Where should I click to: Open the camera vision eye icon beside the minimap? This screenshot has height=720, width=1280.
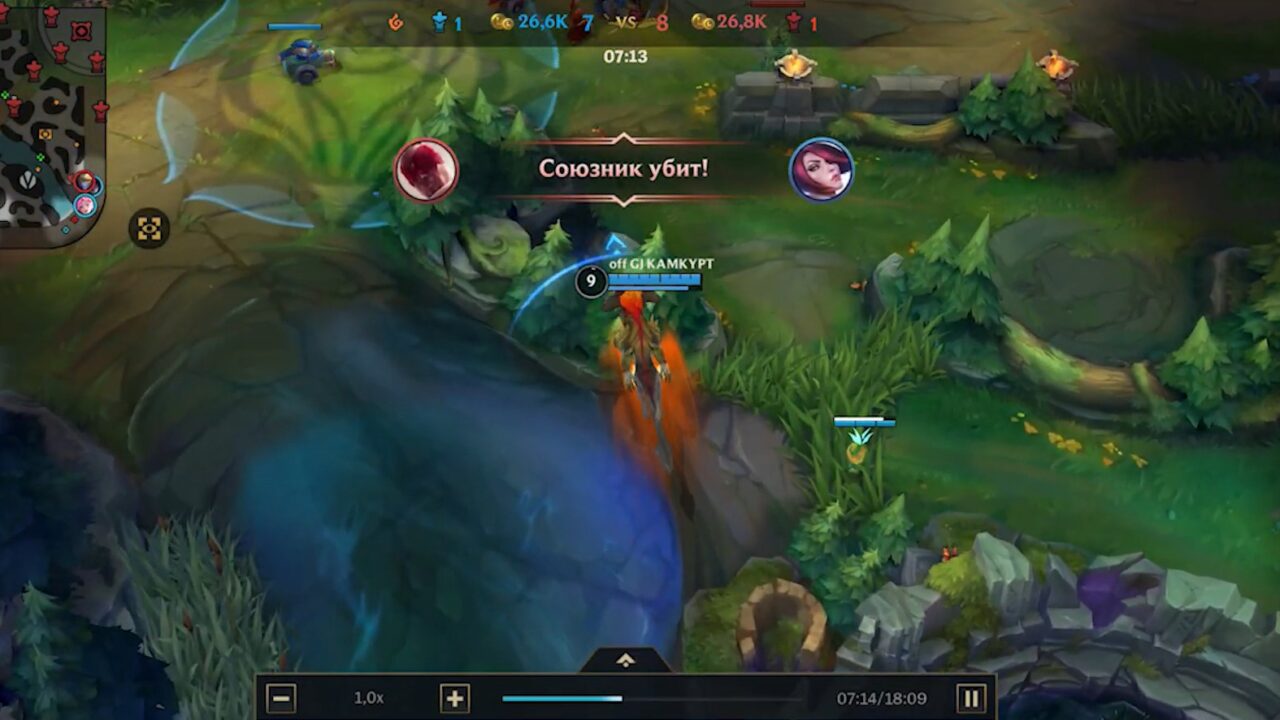pyautogui.click(x=150, y=227)
